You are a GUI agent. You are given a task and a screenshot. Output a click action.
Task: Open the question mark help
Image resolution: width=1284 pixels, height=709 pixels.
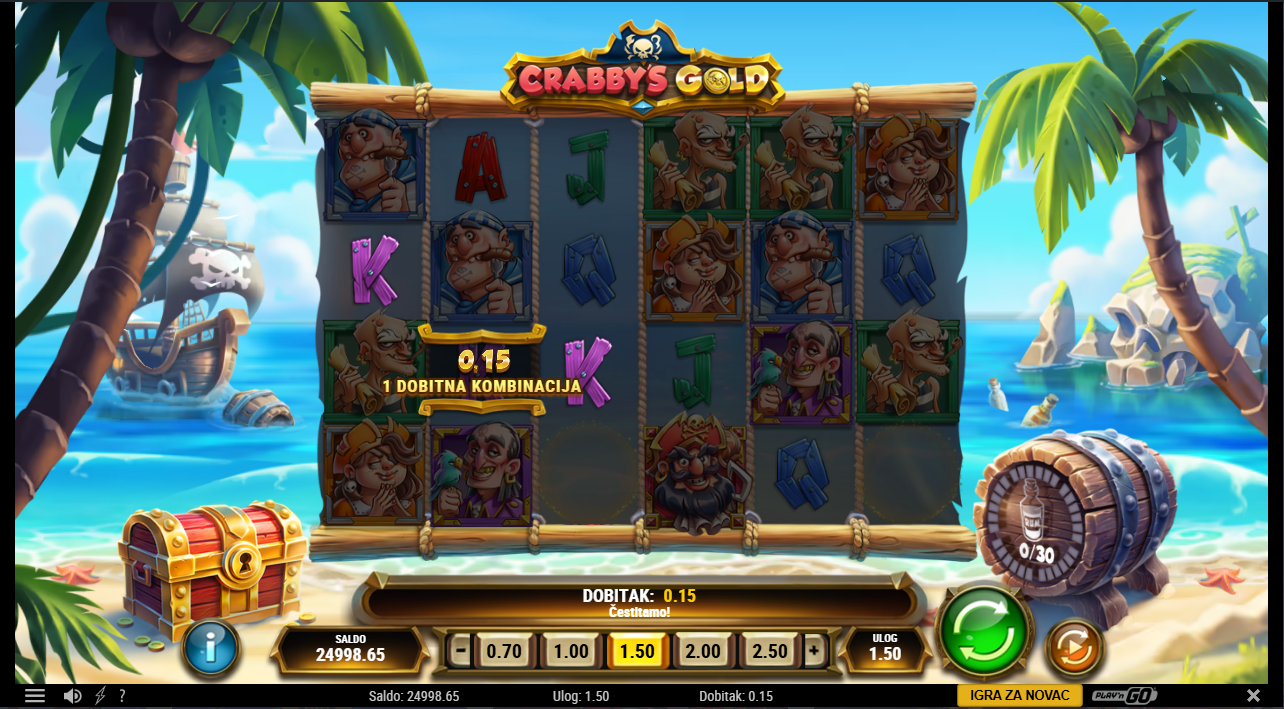[122, 696]
